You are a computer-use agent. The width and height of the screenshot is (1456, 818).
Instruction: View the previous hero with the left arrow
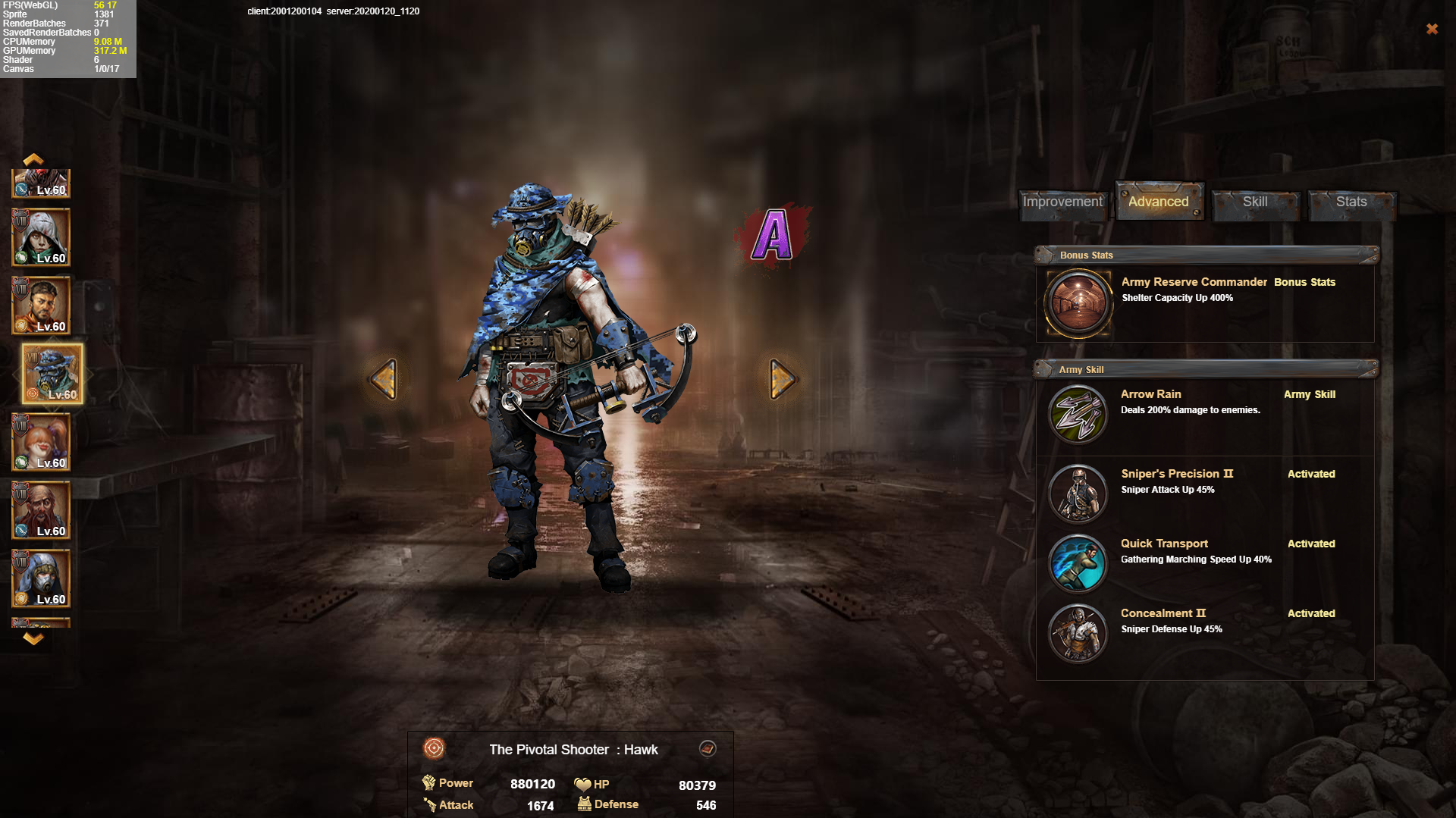pos(384,379)
